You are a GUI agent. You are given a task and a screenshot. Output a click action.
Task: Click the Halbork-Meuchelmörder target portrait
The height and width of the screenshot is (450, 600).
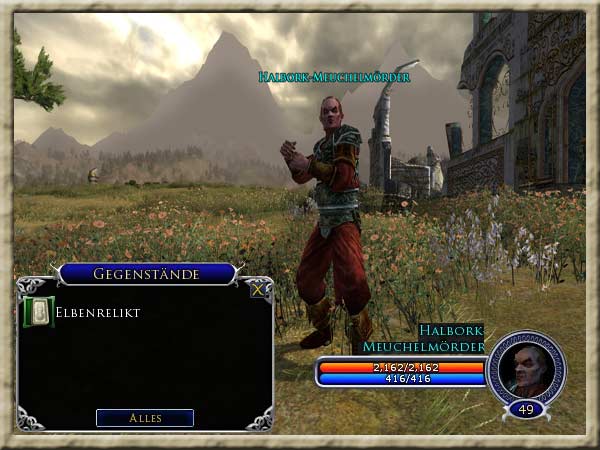tap(526, 367)
